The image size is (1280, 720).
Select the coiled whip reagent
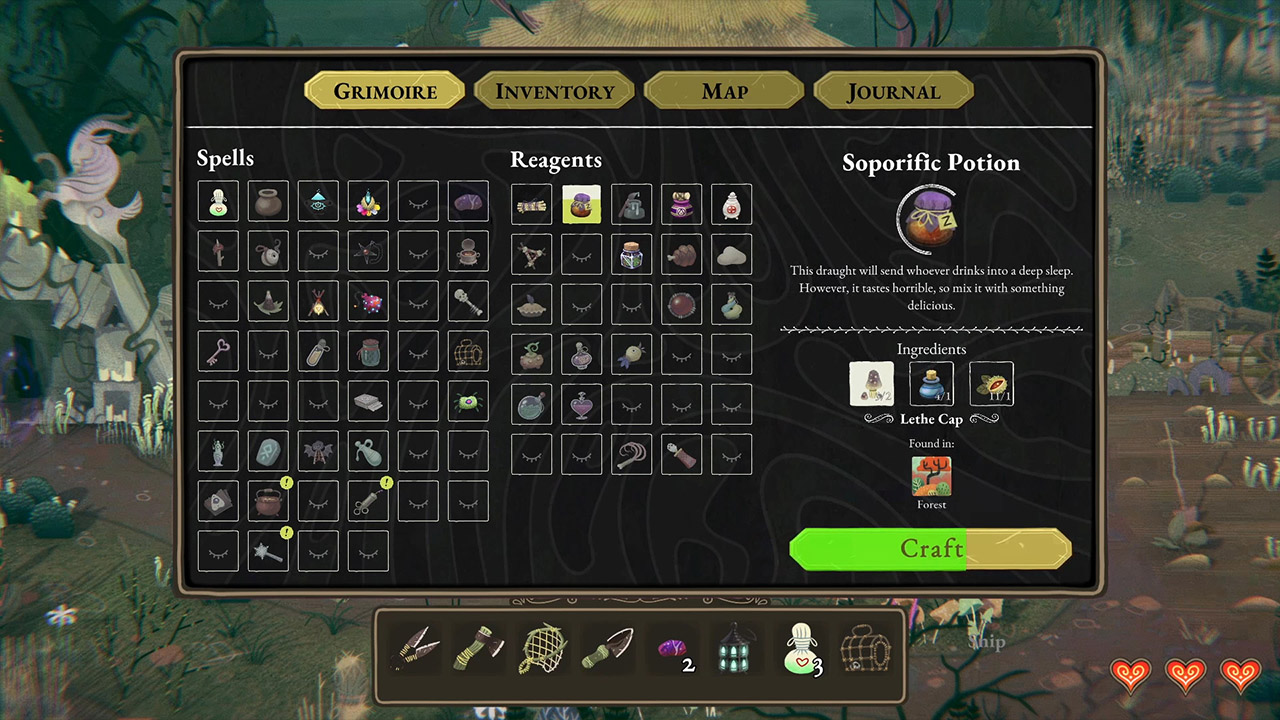(x=631, y=453)
